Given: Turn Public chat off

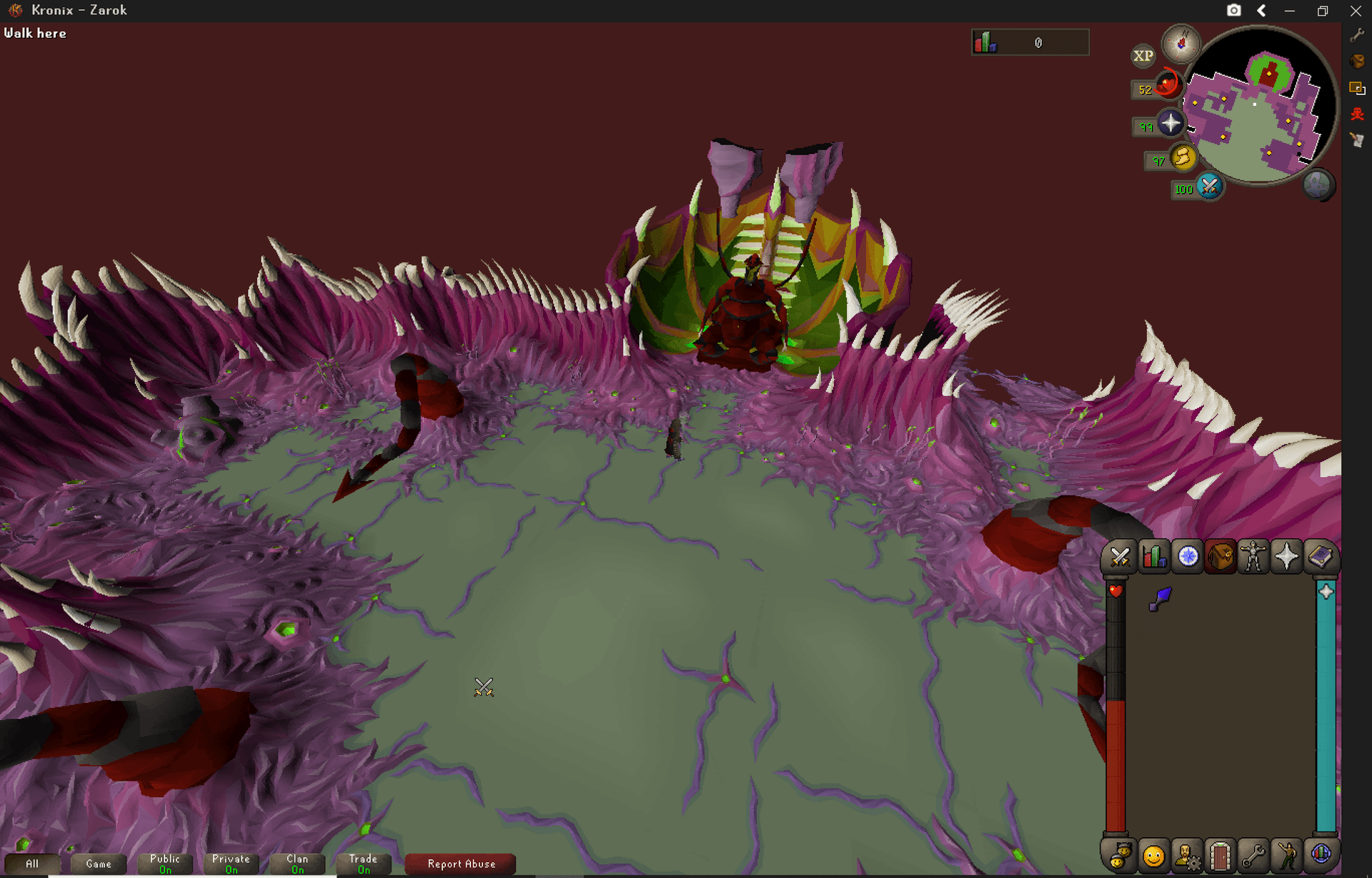Looking at the screenshot, I should (x=164, y=862).
